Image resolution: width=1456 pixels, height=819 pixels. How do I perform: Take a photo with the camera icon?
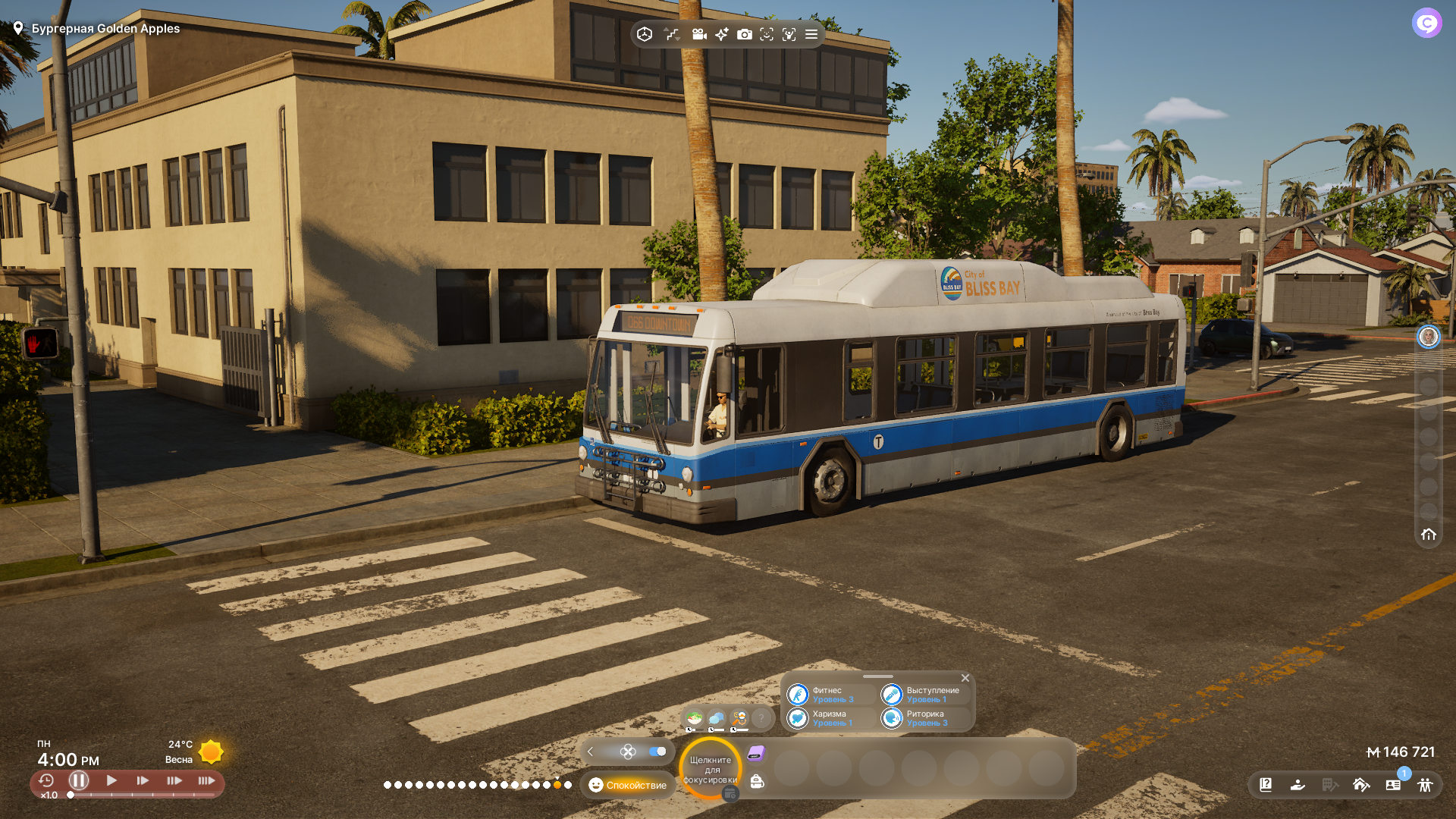coord(745,34)
